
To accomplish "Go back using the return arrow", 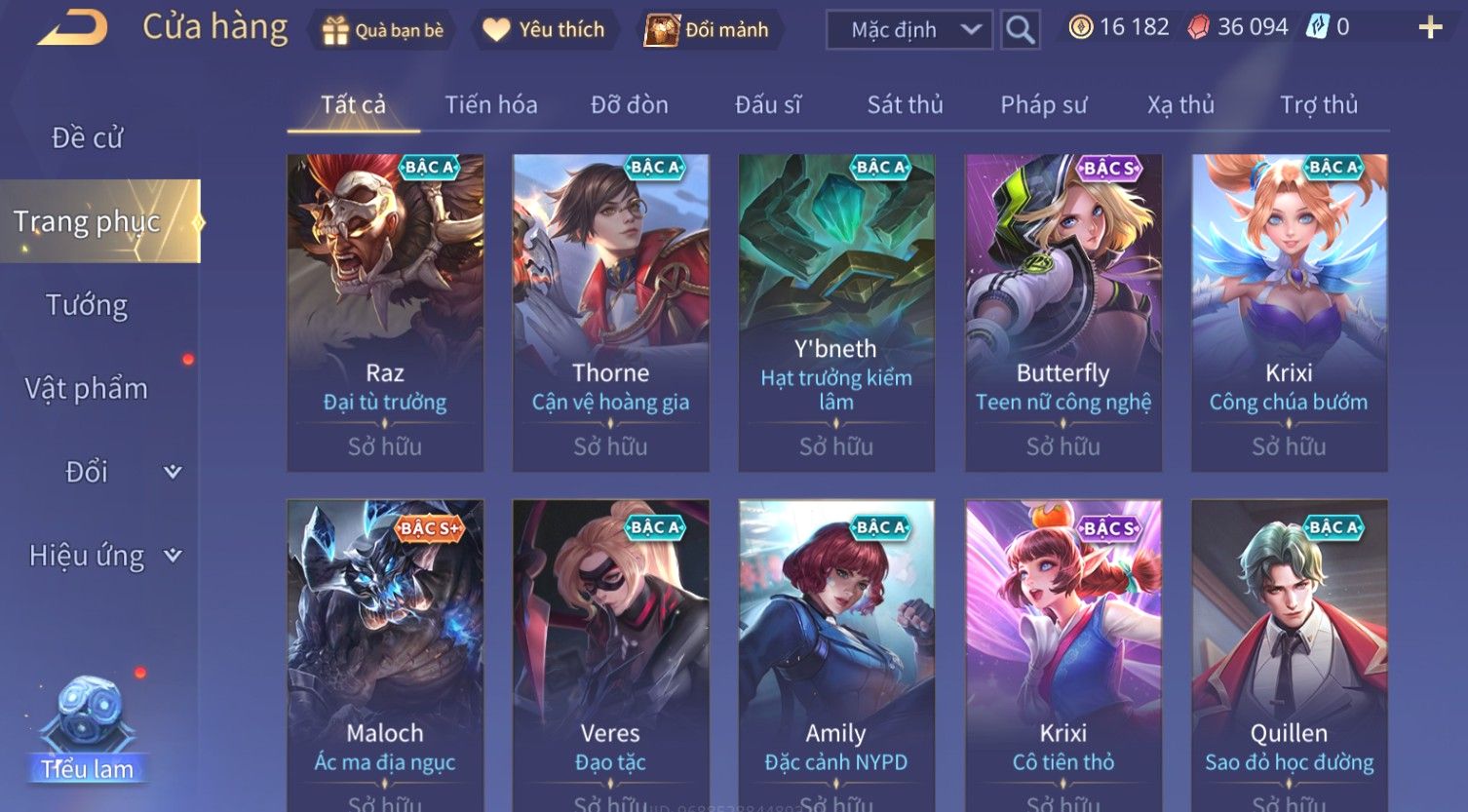I will [73, 27].
